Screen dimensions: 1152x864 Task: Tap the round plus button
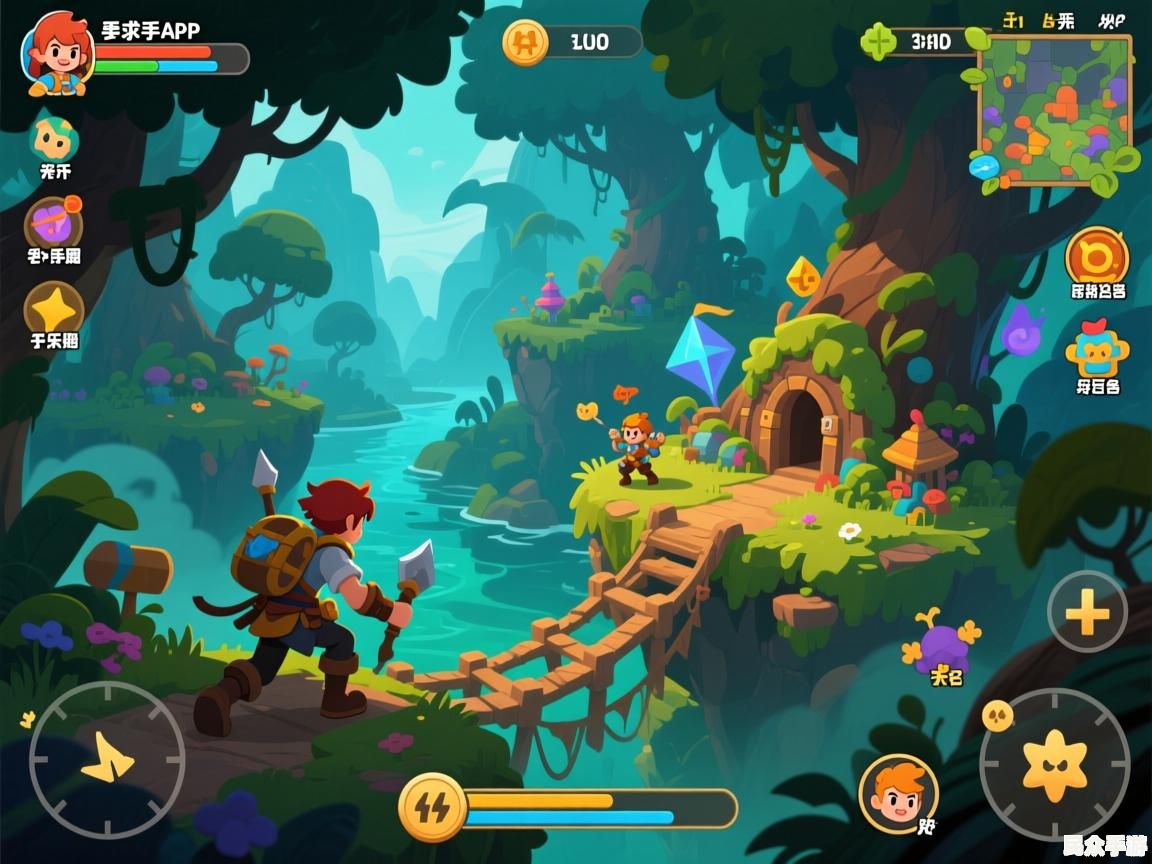pyautogui.click(x=1087, y=611)
